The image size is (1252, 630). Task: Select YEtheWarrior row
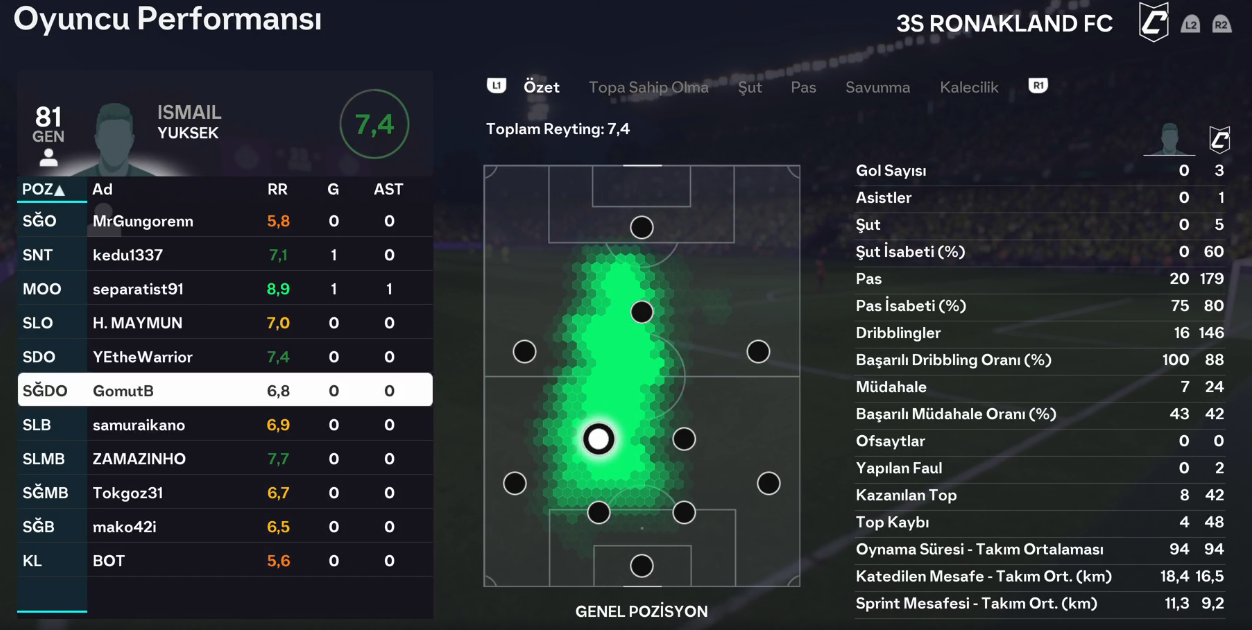225,357
